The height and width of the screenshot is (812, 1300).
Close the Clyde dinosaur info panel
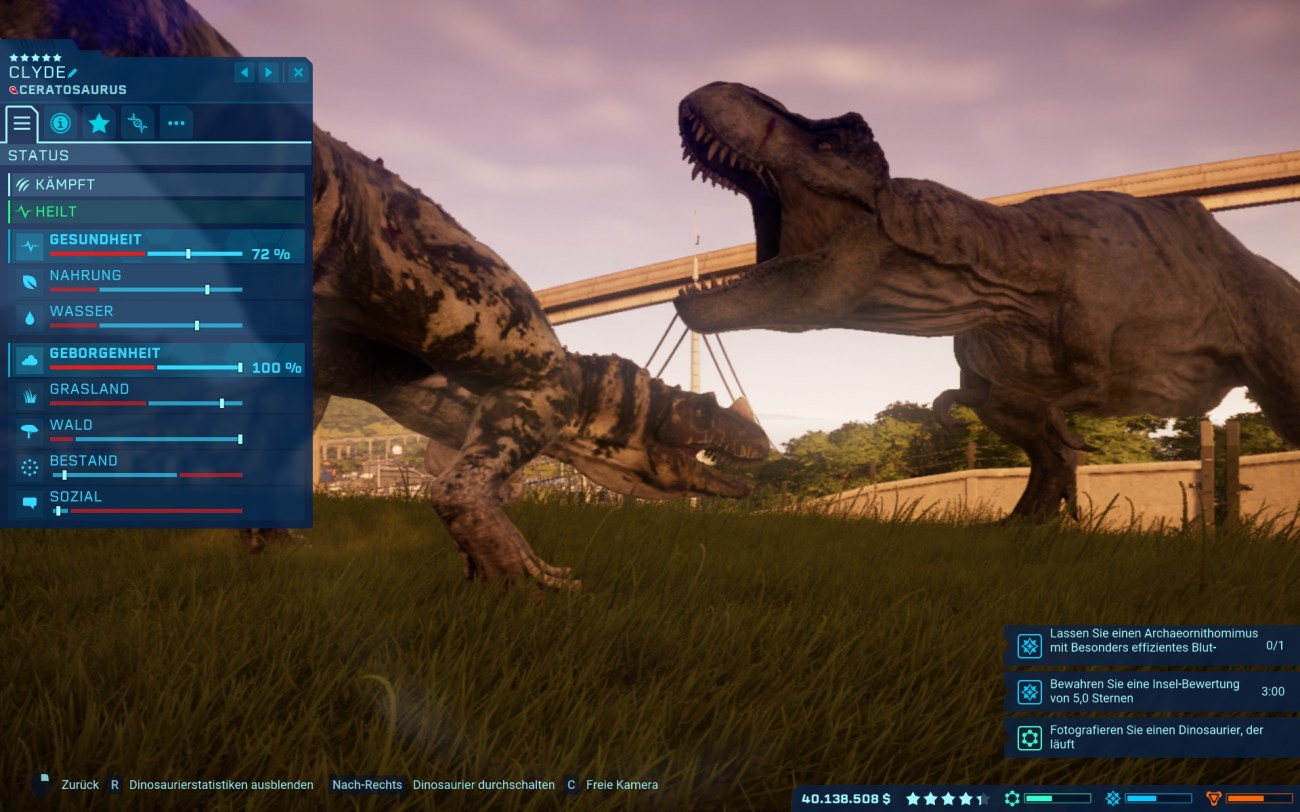298,73
